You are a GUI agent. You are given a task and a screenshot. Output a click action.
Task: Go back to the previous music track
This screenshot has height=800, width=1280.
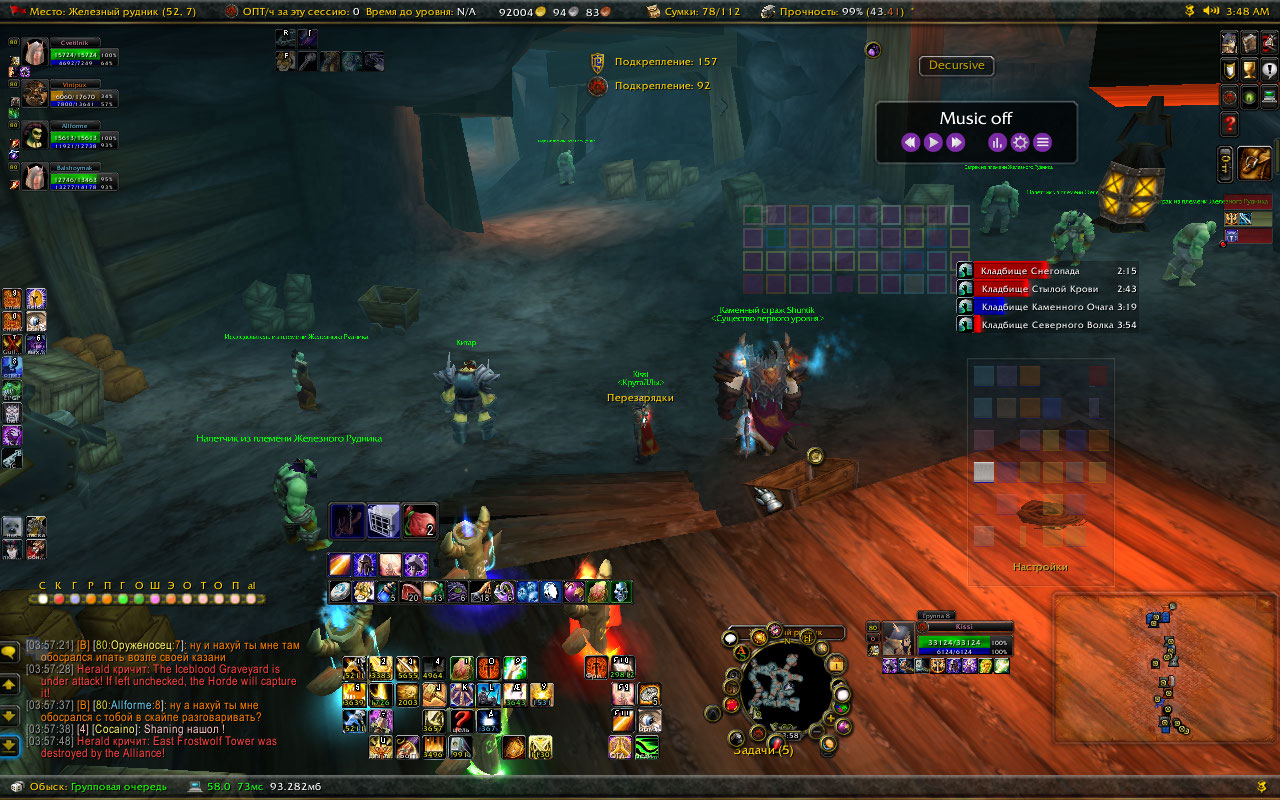[x=909, y=143]
